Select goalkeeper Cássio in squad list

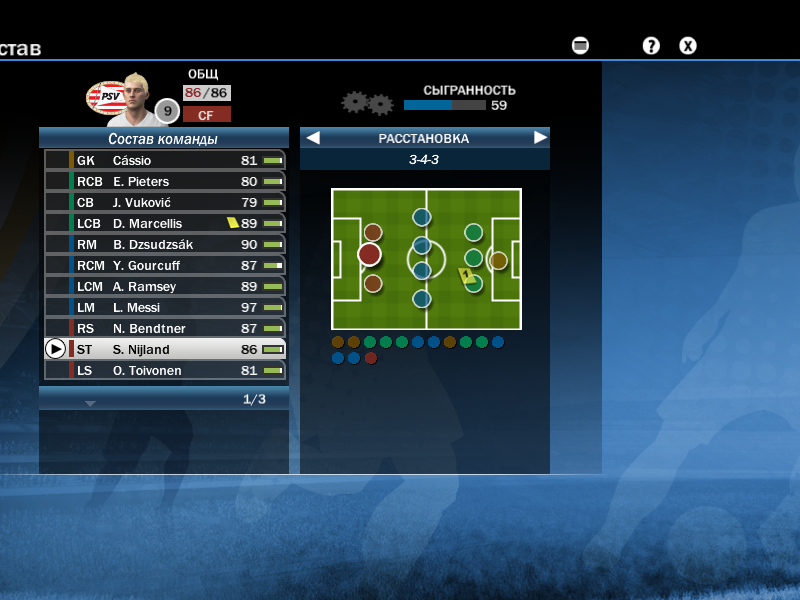tap(165, 160)
